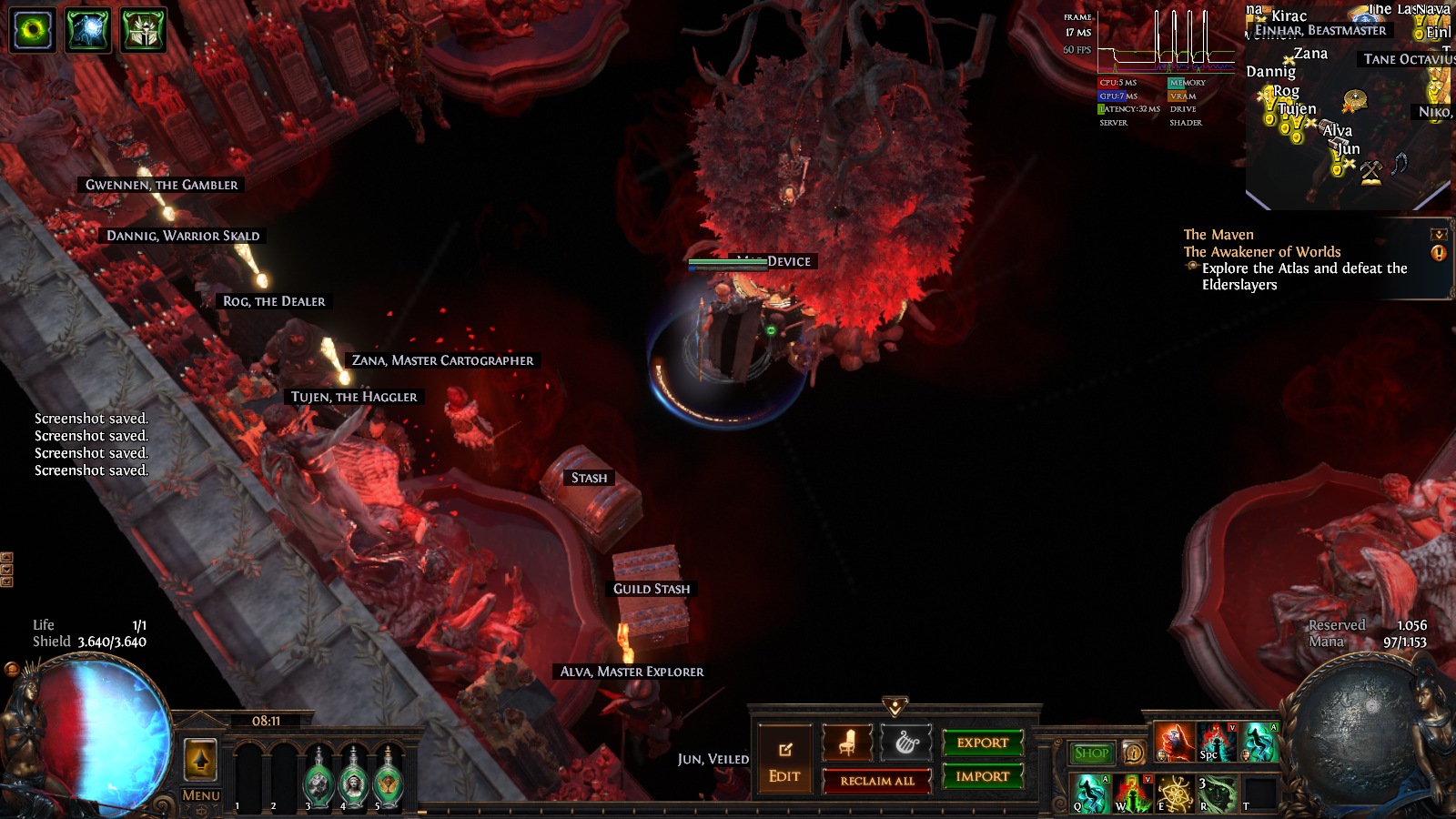Select the red-green skill bound to W
The image size is (1456, 819).
(x=1133, y=794)
